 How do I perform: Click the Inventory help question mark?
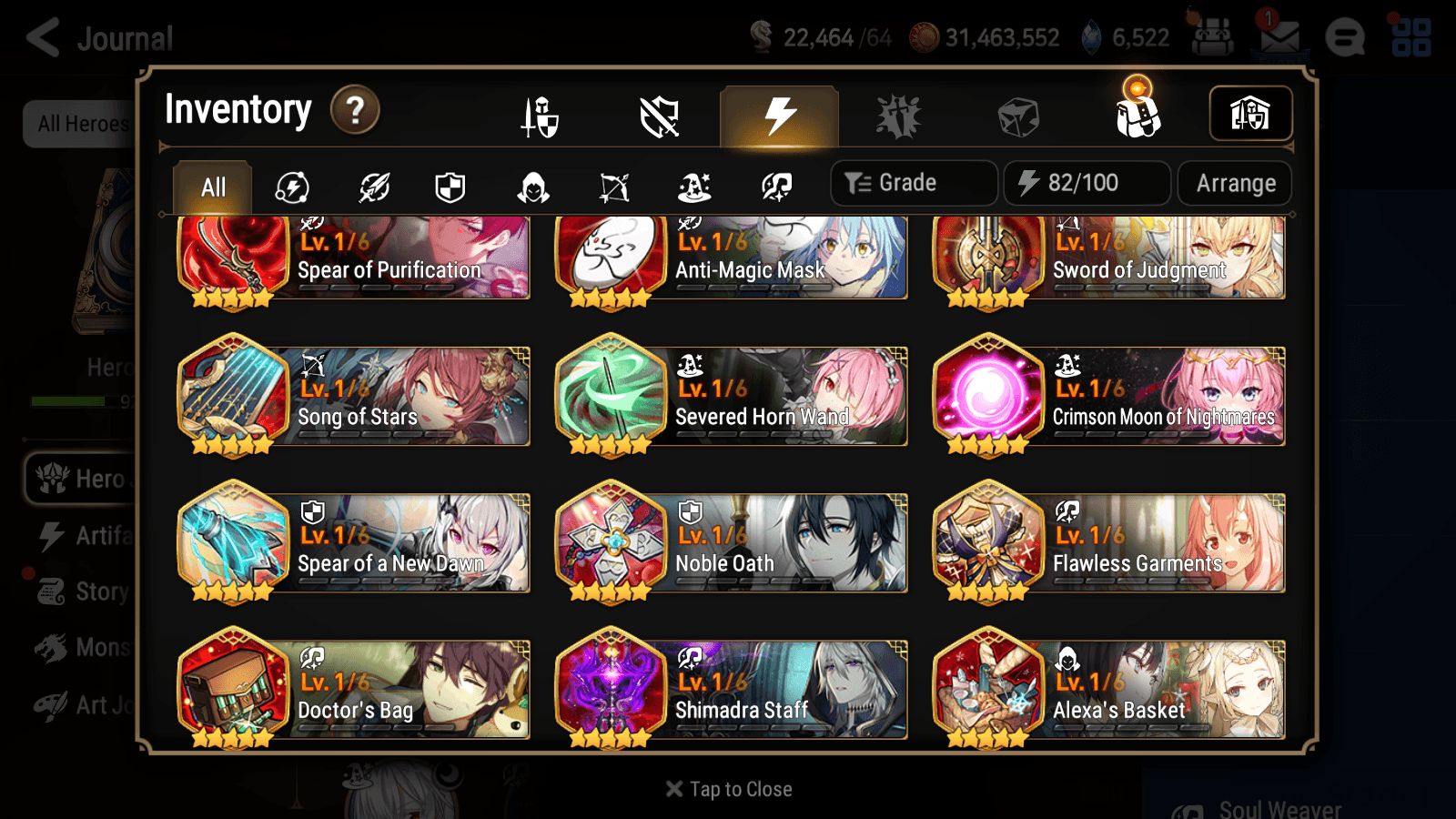(354, 109)
